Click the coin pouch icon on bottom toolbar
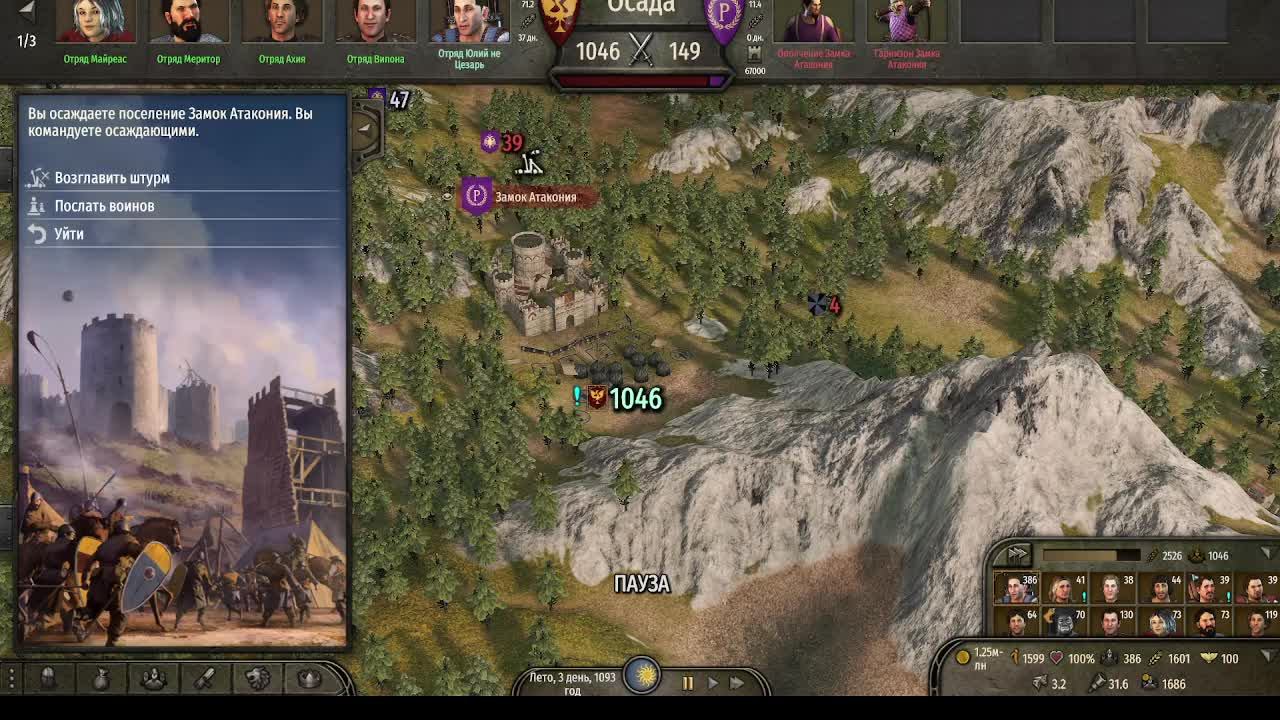Viewport: 1280px width, 720px height. (x=101, y=678)
